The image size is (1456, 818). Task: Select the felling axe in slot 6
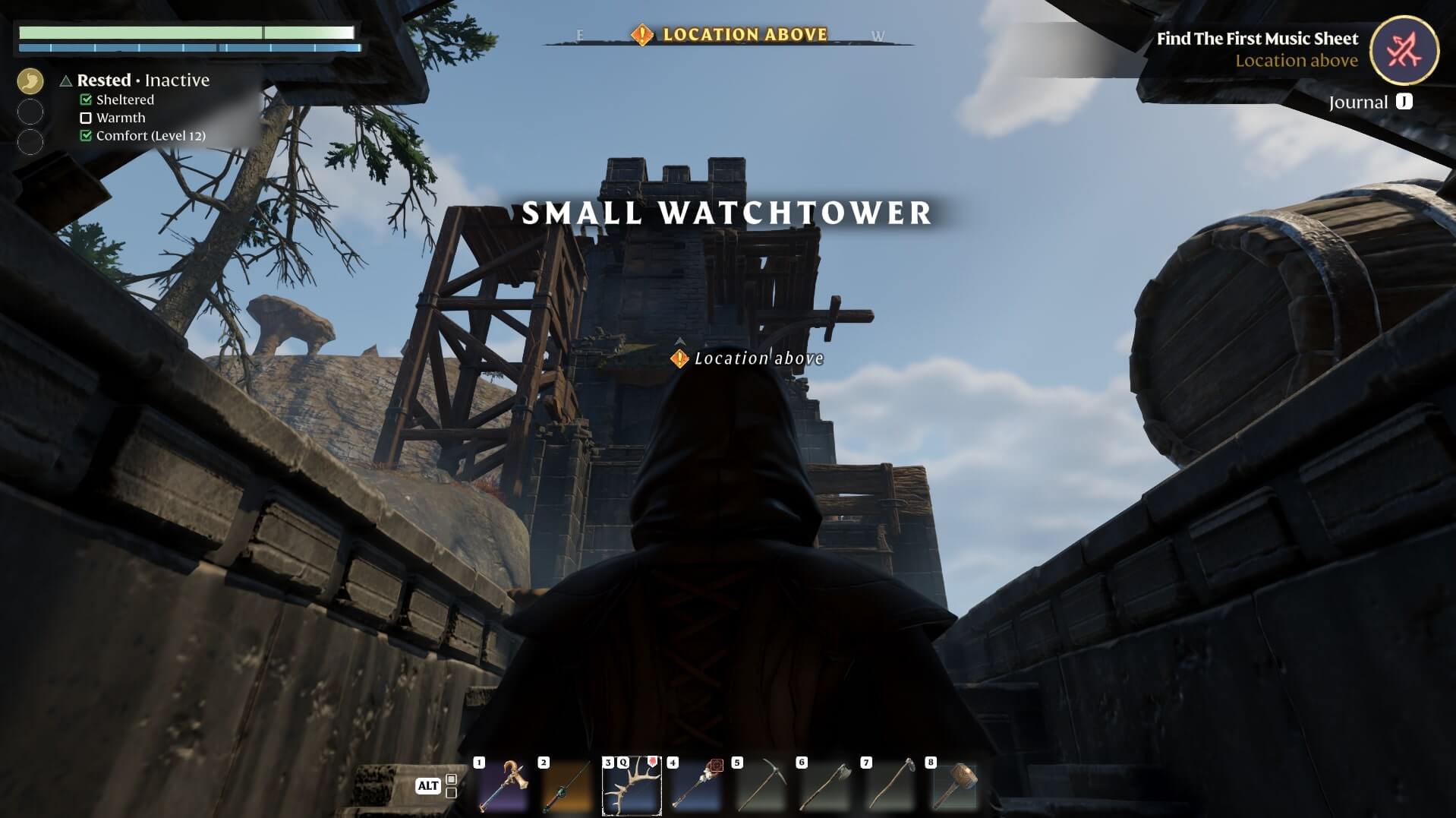(x=826, y=786)
